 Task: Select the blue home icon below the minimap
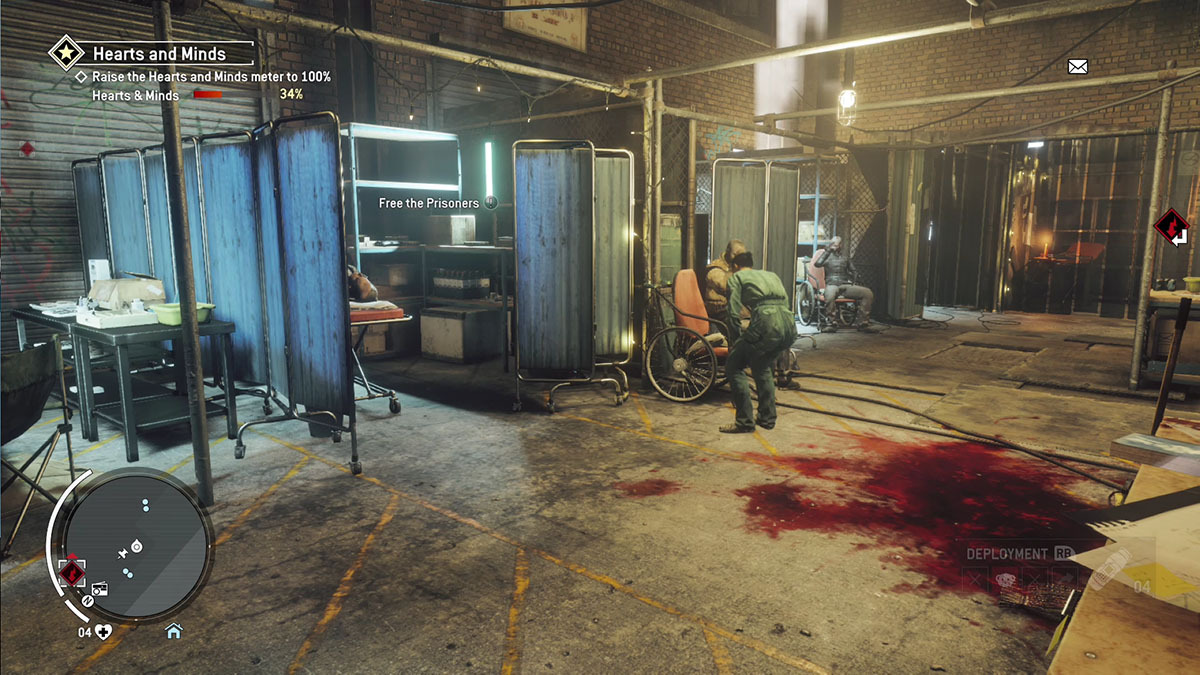click(x=173, y=631)
